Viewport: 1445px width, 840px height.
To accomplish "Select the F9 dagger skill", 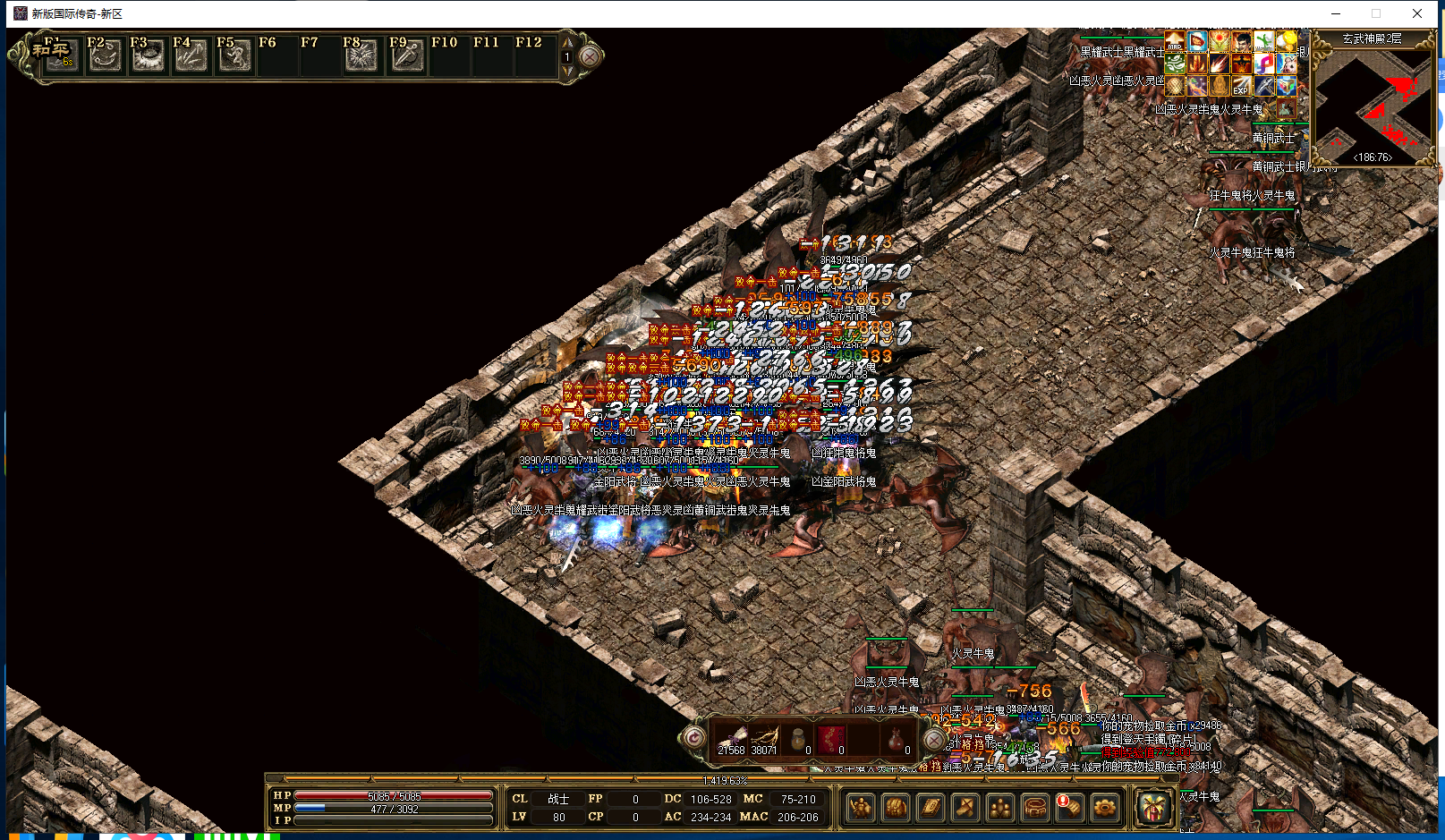I will point(406,55).
